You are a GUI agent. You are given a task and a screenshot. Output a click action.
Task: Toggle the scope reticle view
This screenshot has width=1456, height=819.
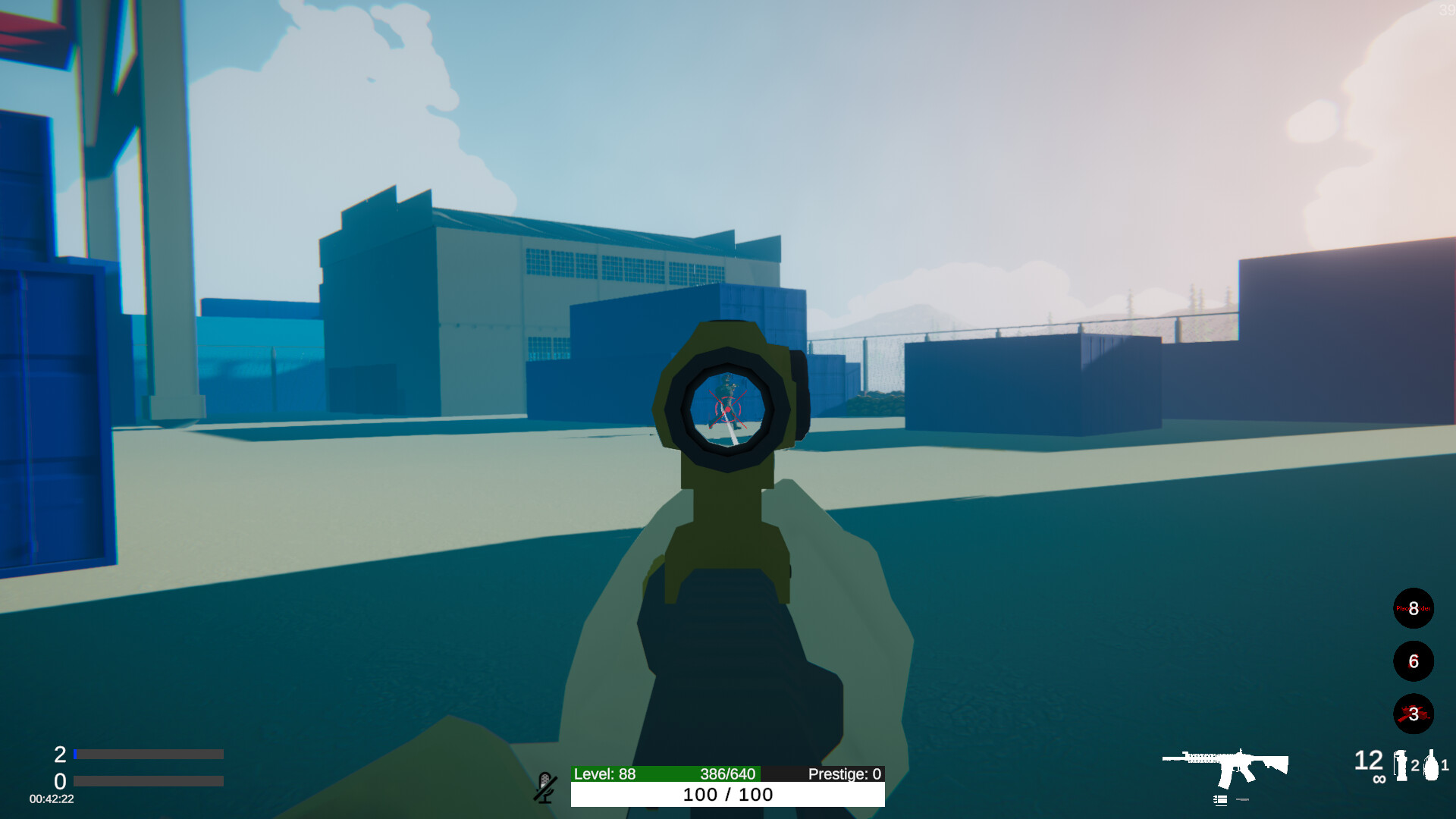(x=726, y=409)
